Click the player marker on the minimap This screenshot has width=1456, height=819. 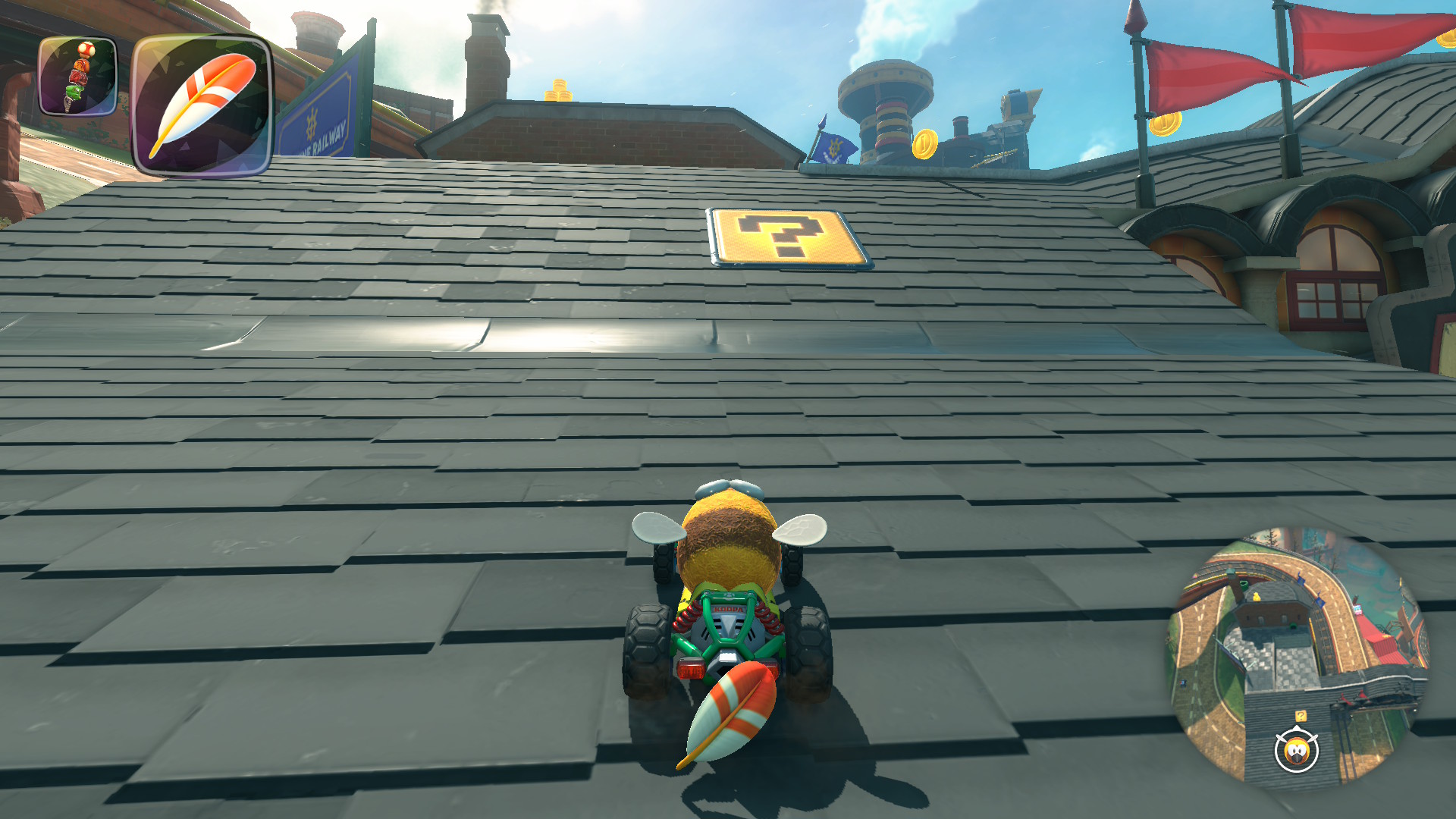(x=1297, y=751)
